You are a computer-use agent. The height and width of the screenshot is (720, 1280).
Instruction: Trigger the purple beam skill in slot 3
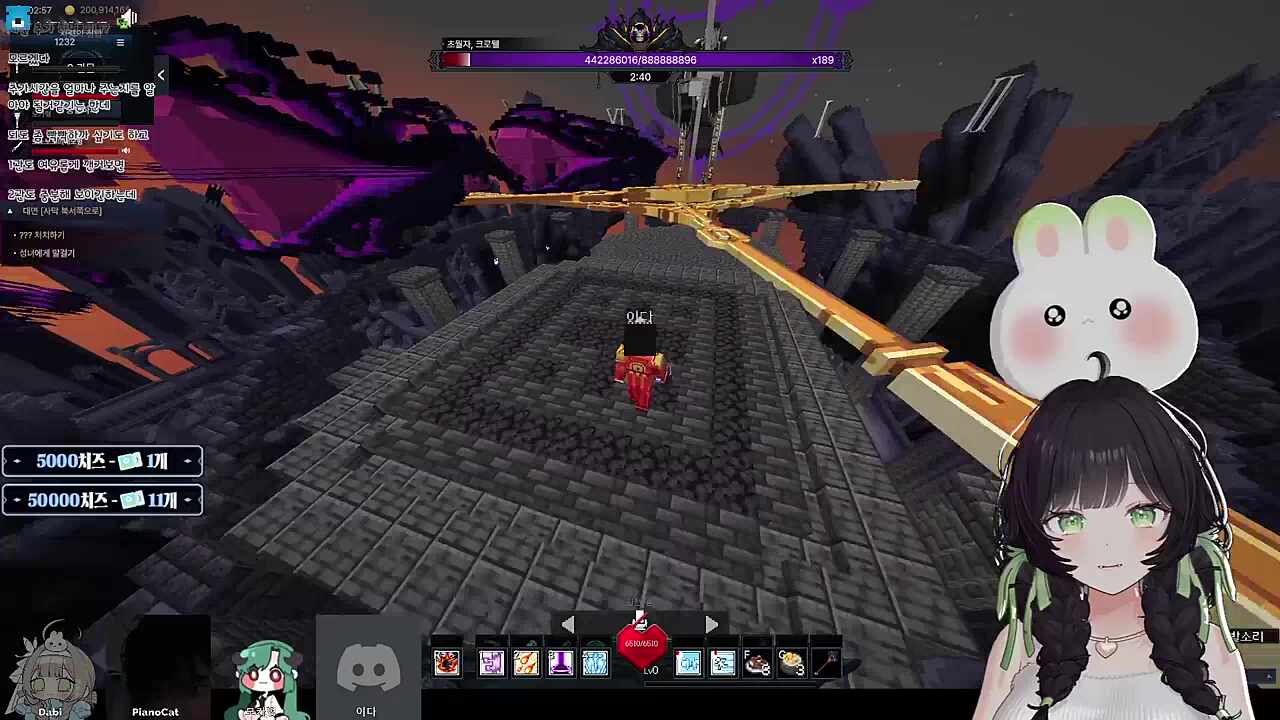[560, 662]
